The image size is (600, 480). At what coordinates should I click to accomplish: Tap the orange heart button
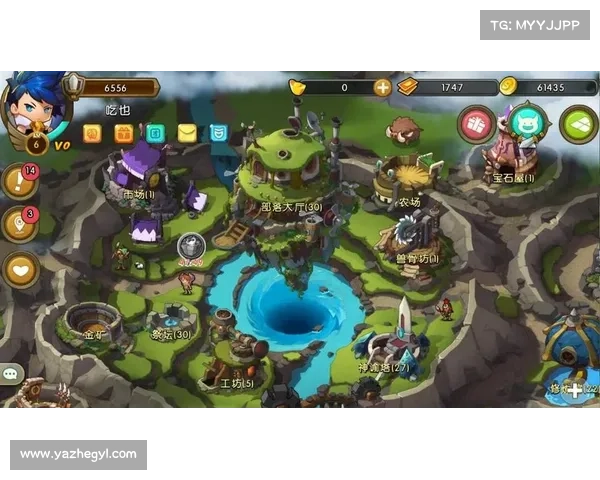coord(20,268)
